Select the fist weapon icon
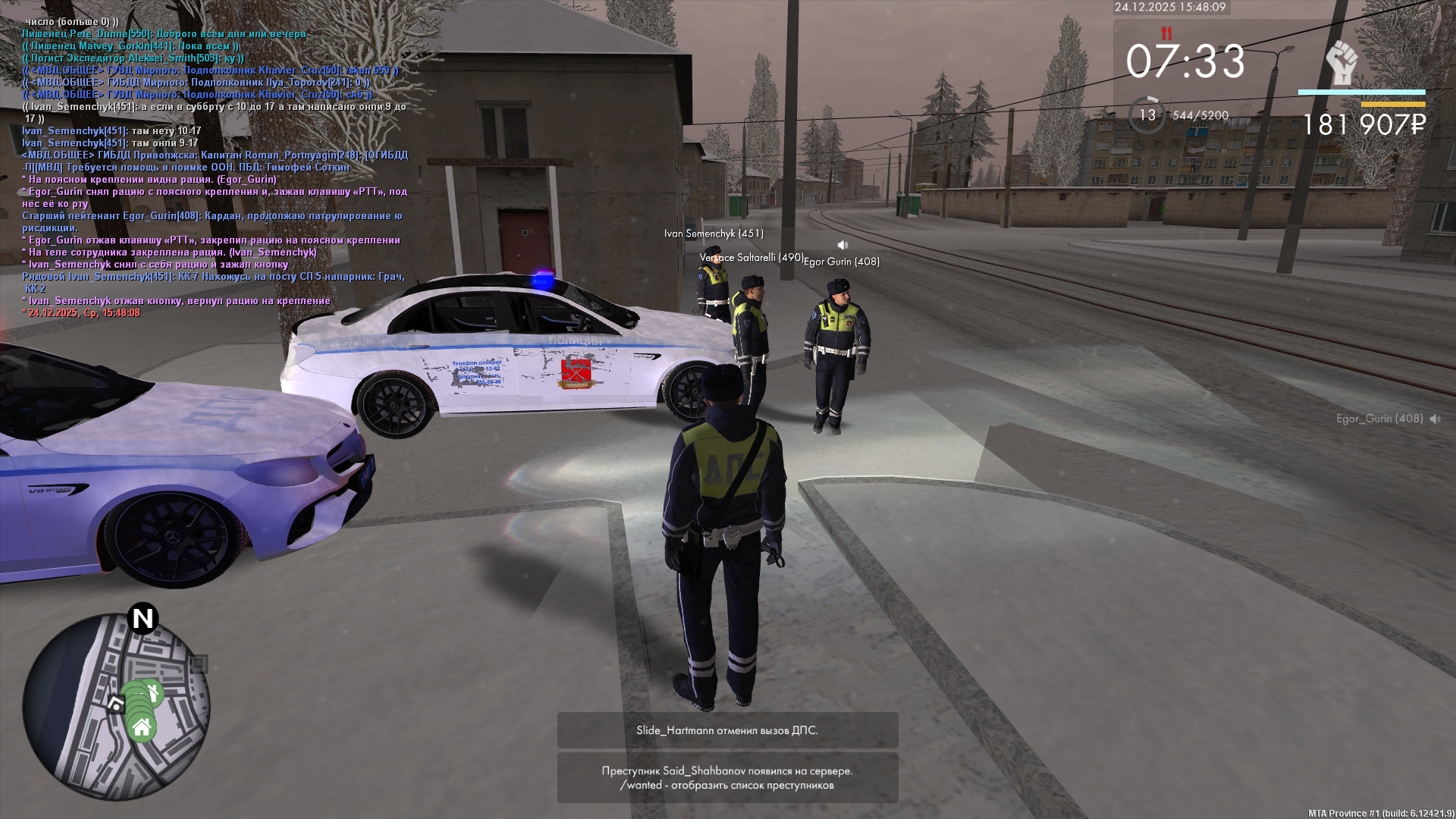This screenshot has height=819, width=1456. pos(1341,64)
